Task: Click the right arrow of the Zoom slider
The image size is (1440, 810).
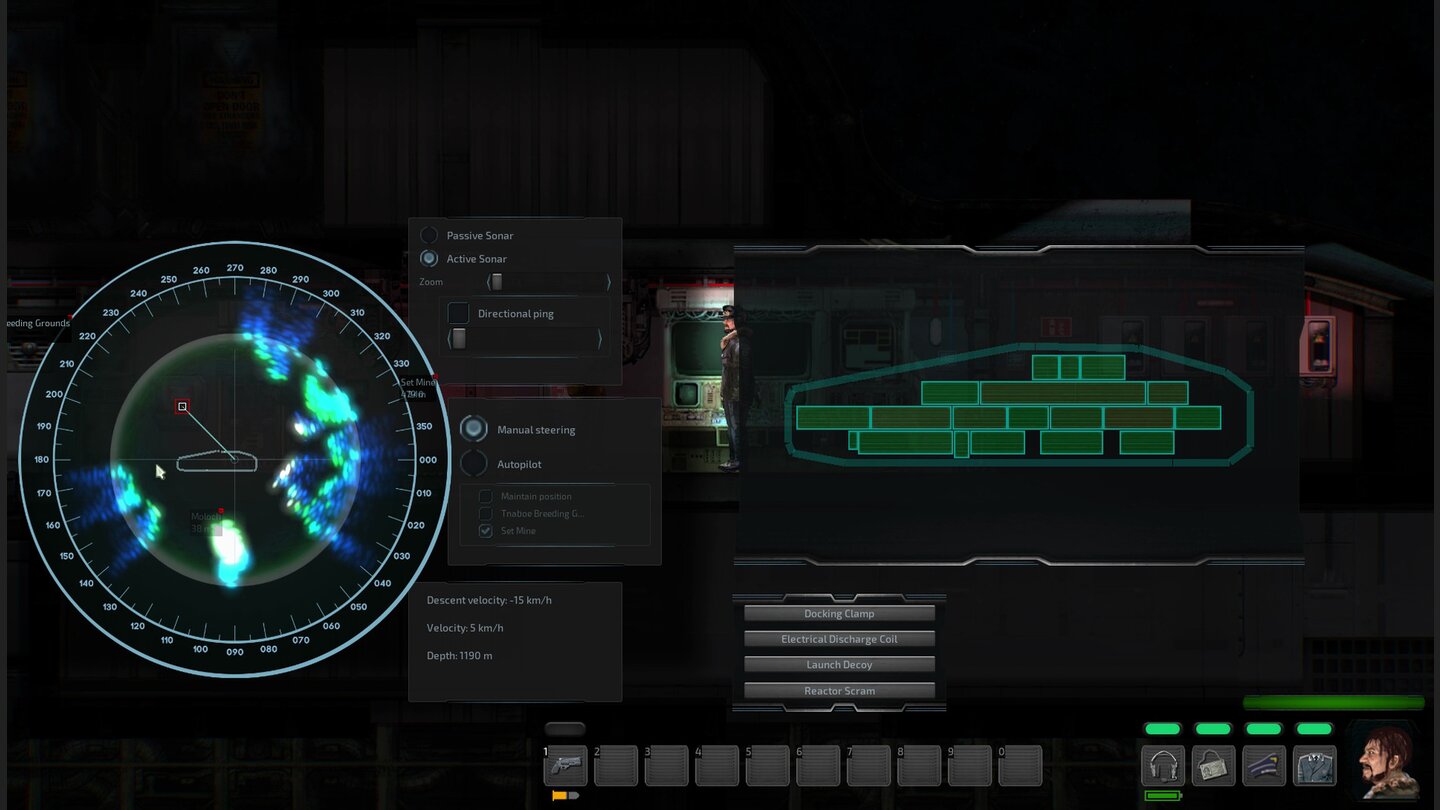Action: pos(608,282)
